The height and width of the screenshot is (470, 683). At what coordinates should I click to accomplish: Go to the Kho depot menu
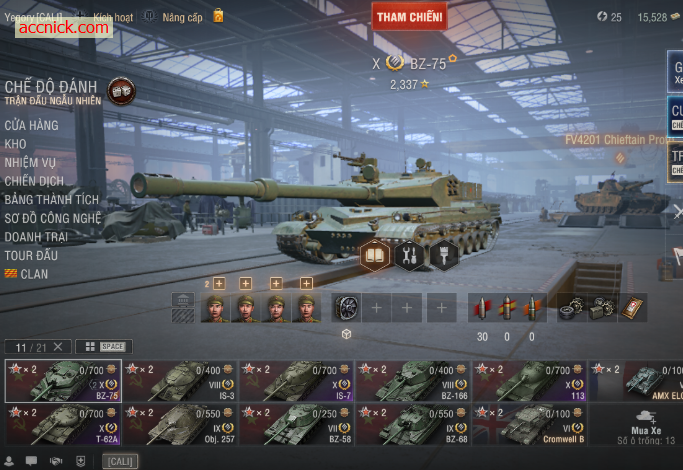click(15, 144)
